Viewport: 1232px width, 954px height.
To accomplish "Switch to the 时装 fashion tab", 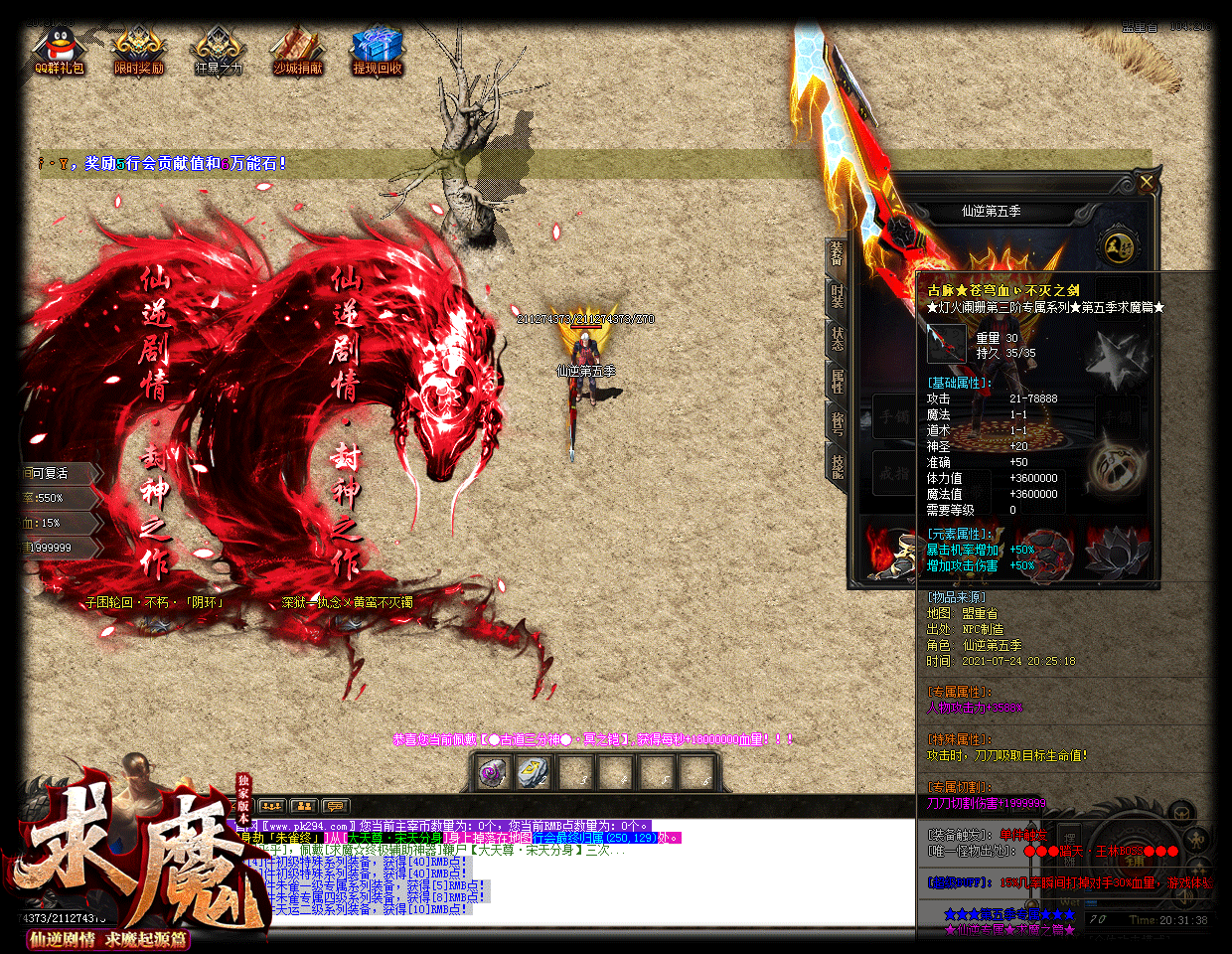I will tap(837, 298).
